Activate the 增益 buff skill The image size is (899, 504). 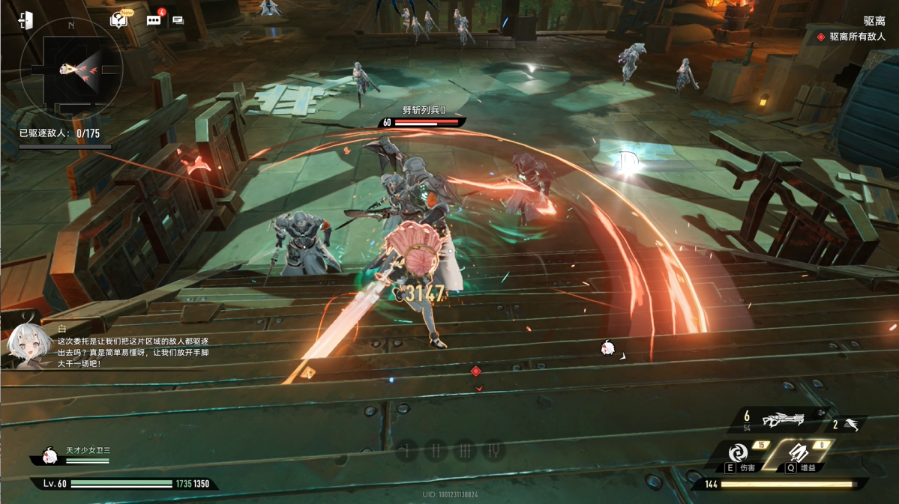(795, 453)
